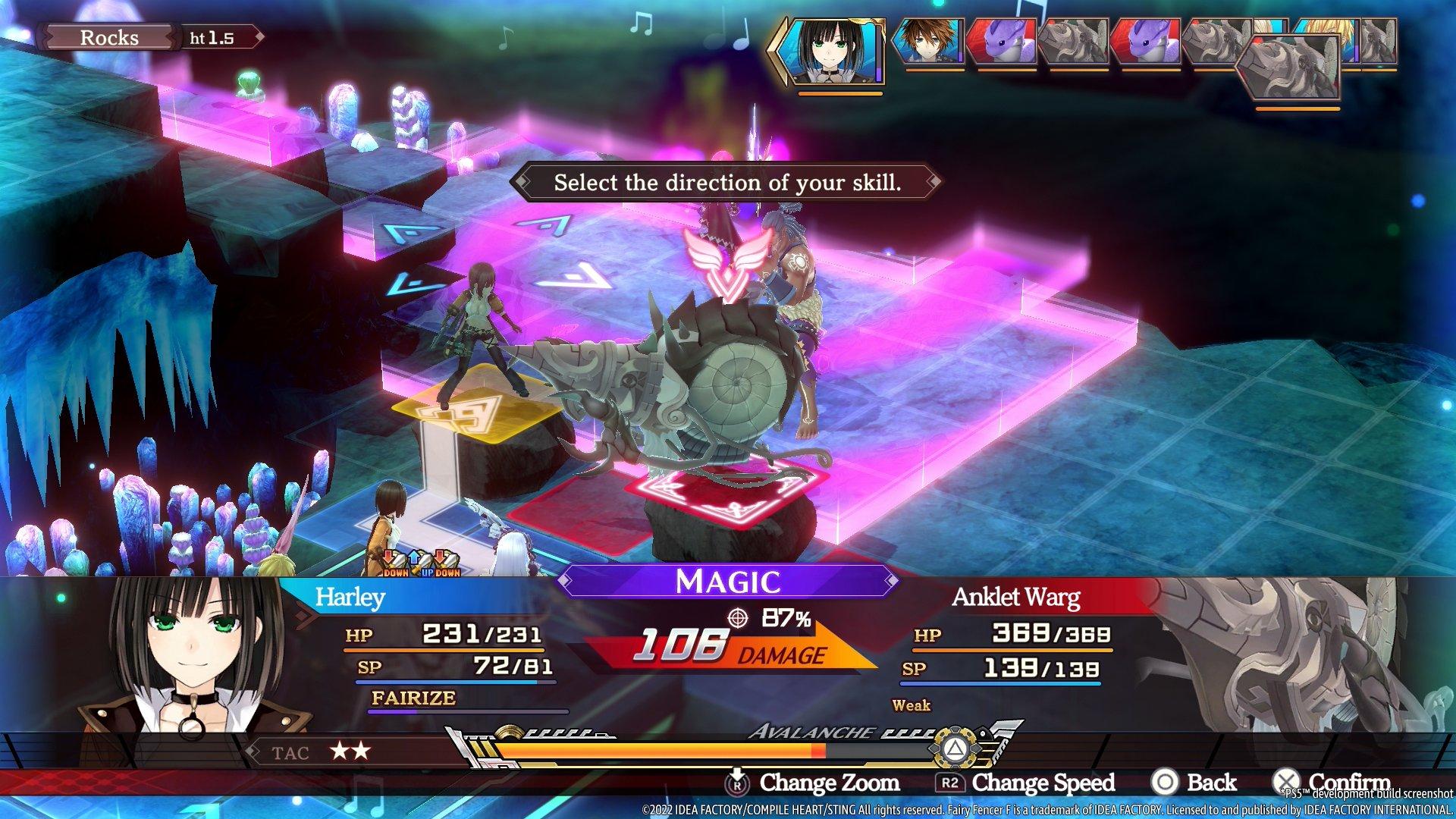Open the Rocks terrain info label
Image resolution: width=1456 pixels, height=819 pixels.
[x=108, y=38]
